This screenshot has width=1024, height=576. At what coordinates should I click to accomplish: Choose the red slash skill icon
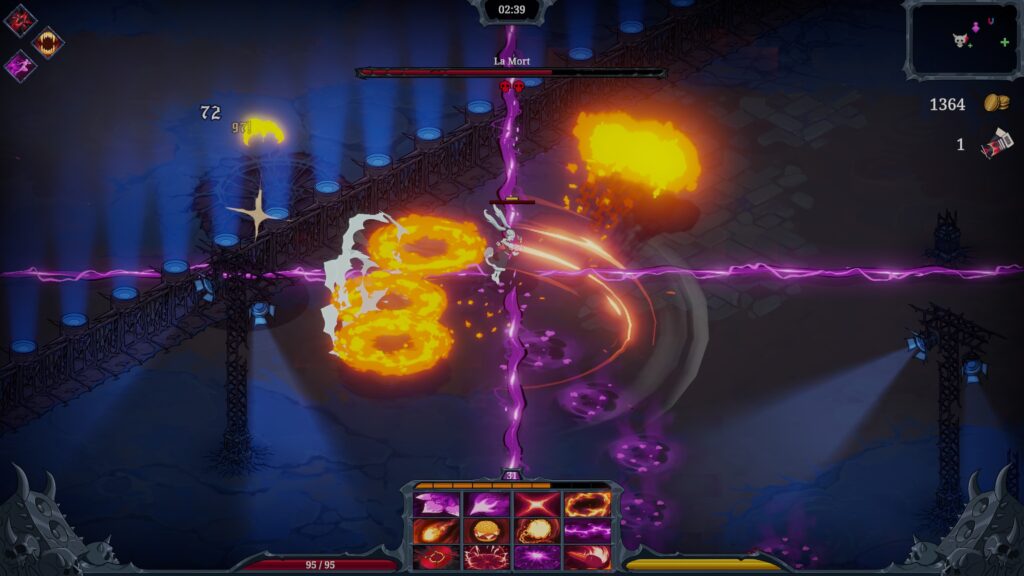(x=587, y=556)
